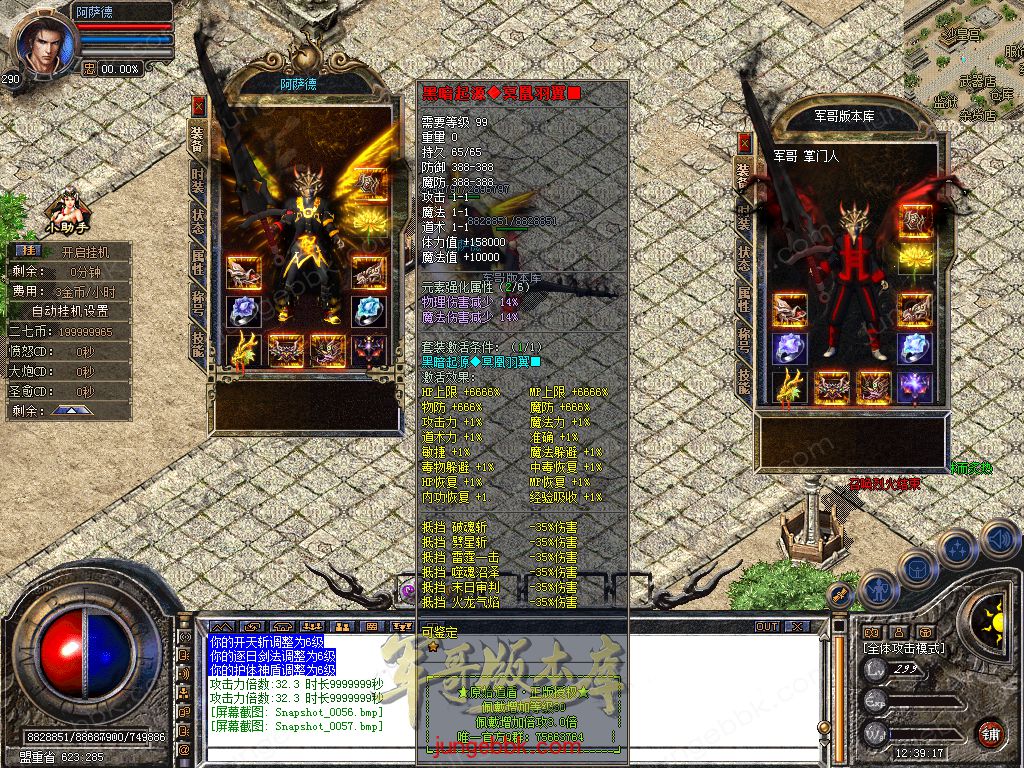Switch to the 属性 tab in 军哥版本库 panel
Image resolution: width=1024 pixels, height=768 pixels.
click(x=743, y=297)
